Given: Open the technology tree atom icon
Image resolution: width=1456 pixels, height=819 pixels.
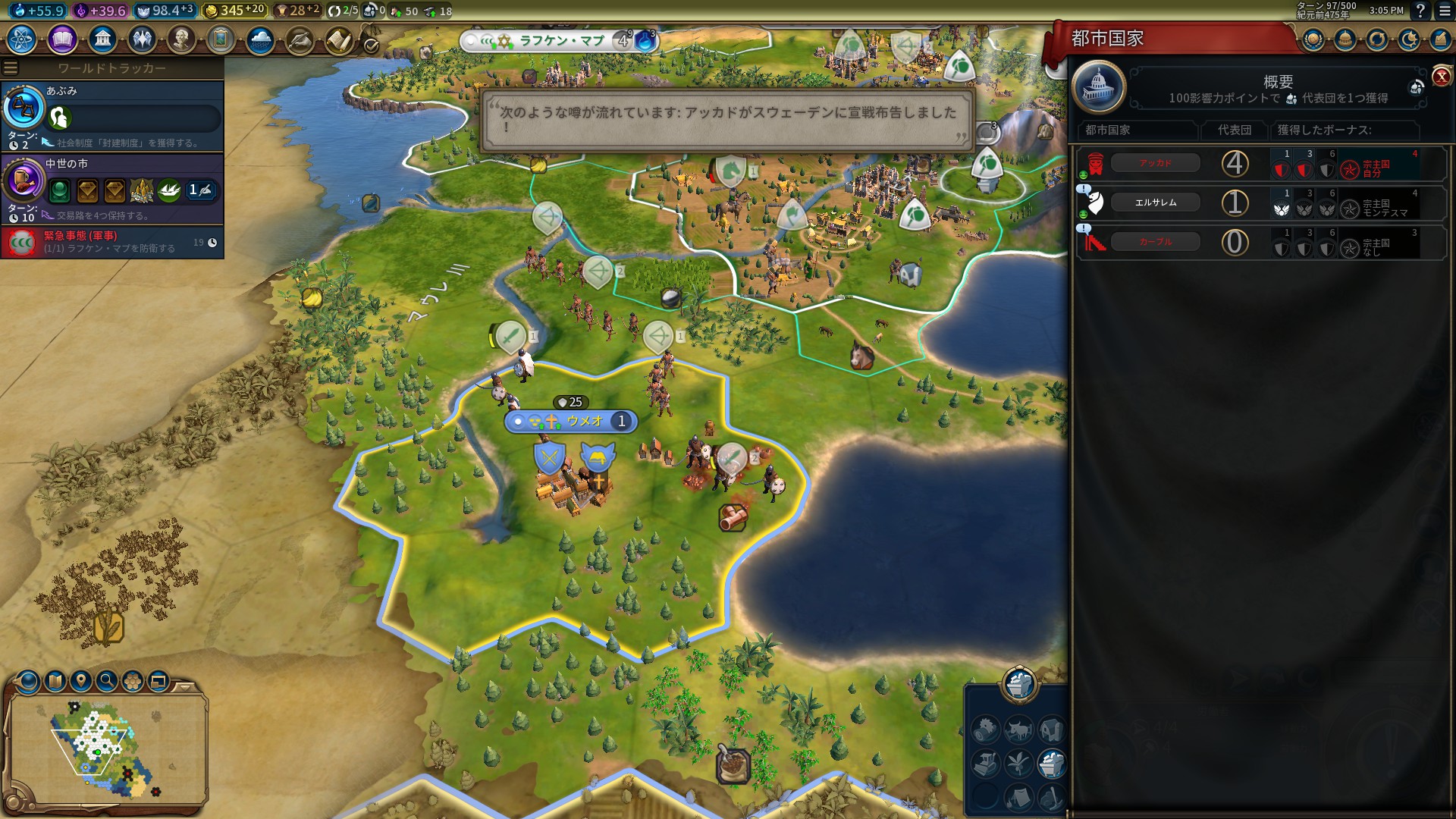Looking at the screenshot, I should [x=22, y=39].
